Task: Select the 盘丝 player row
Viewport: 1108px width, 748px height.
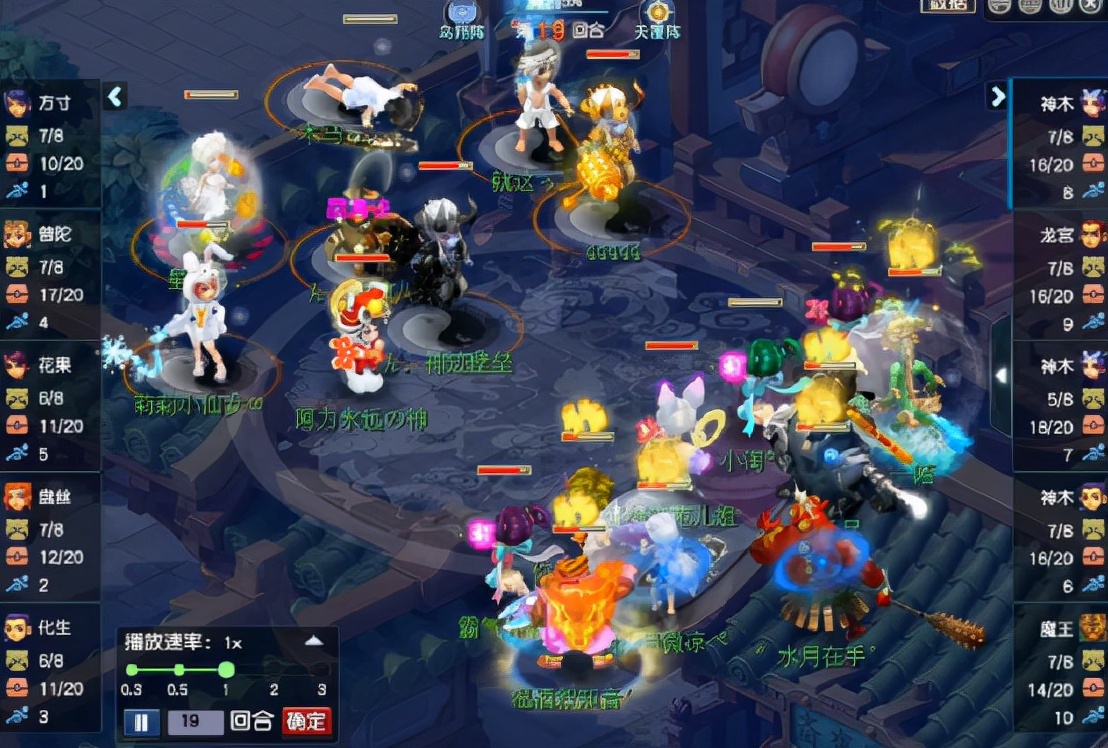Action: click(x=50, y=537)
